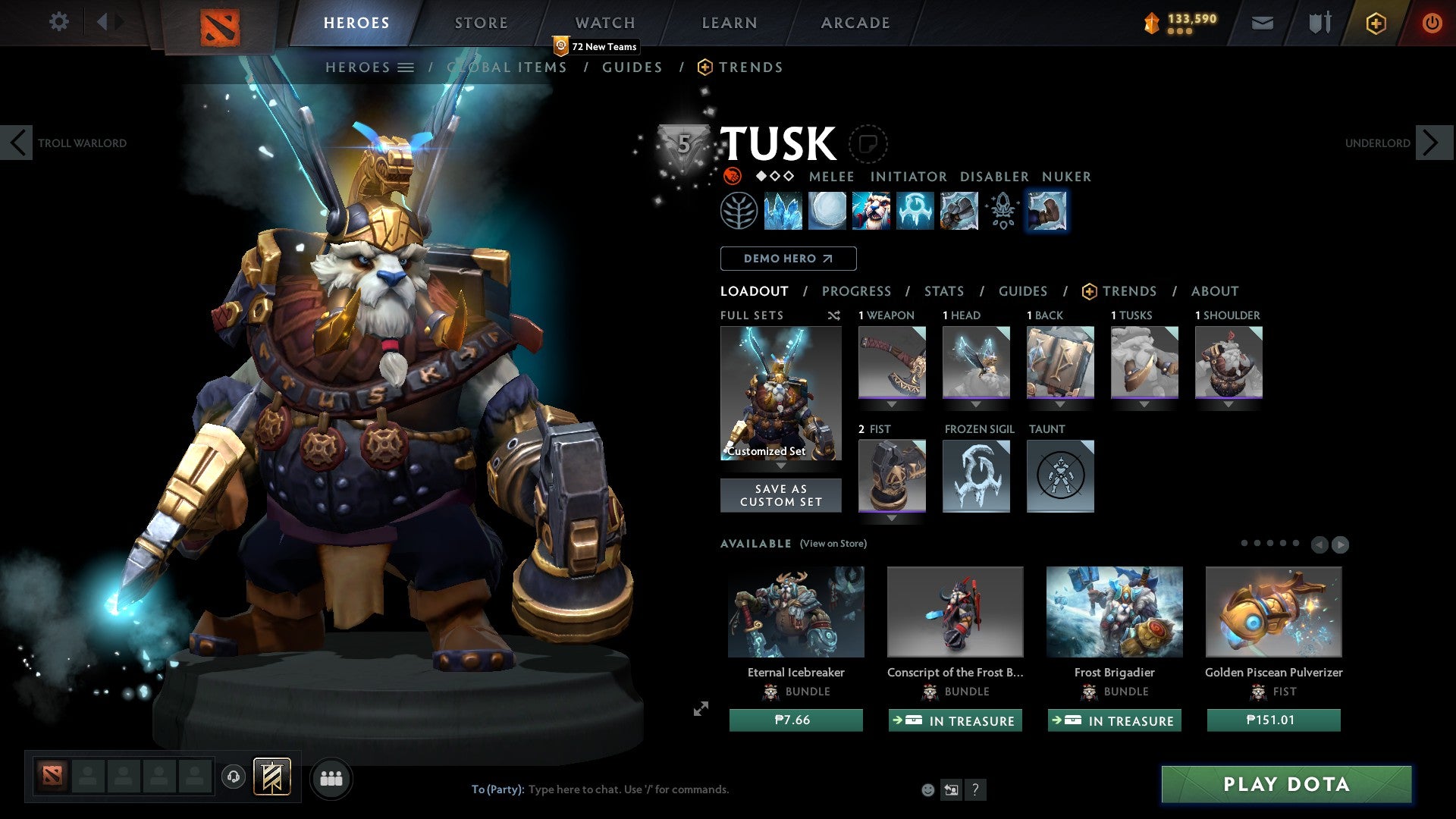1456x819 pixels.
Task: Switch to the WATCH tab
Action: tap(604, 23)
